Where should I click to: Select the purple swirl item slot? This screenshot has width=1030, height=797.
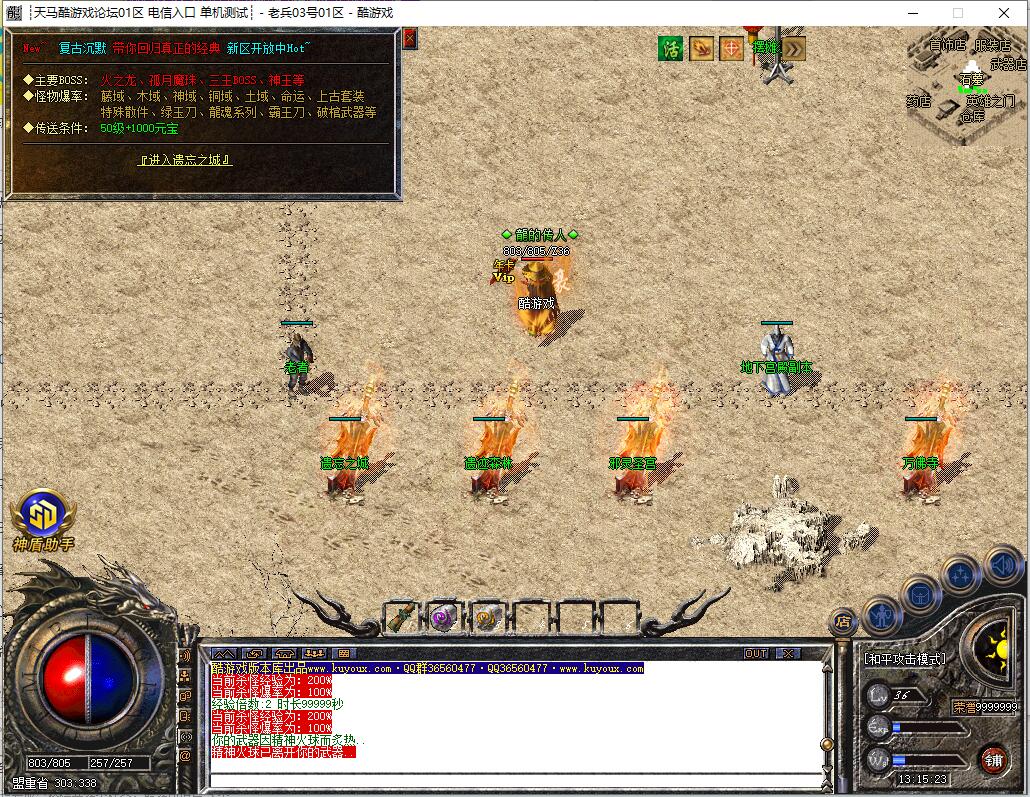pyautogui.click(x=443, y=617)
